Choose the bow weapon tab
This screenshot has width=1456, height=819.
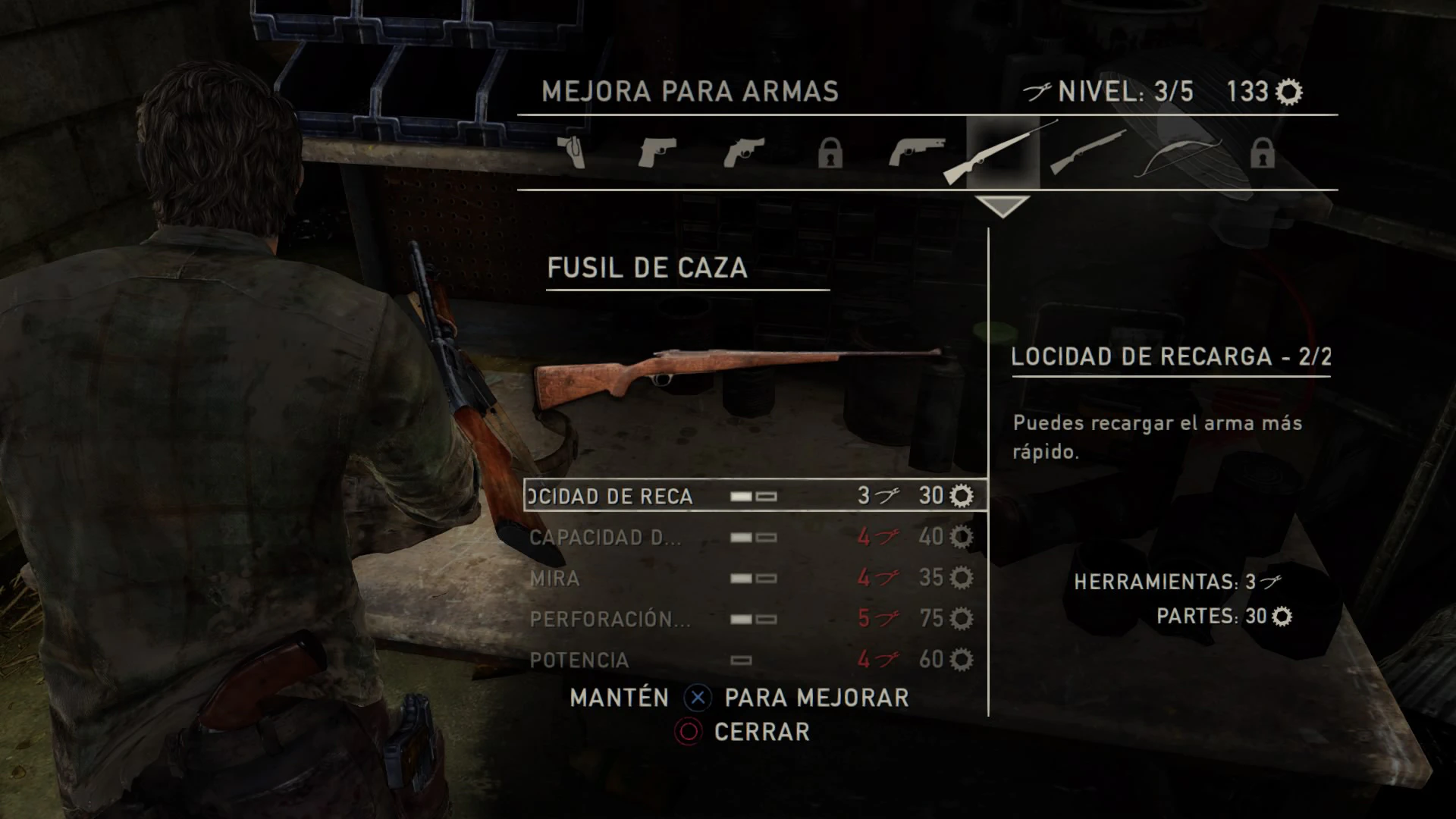tap(1178, 155)
